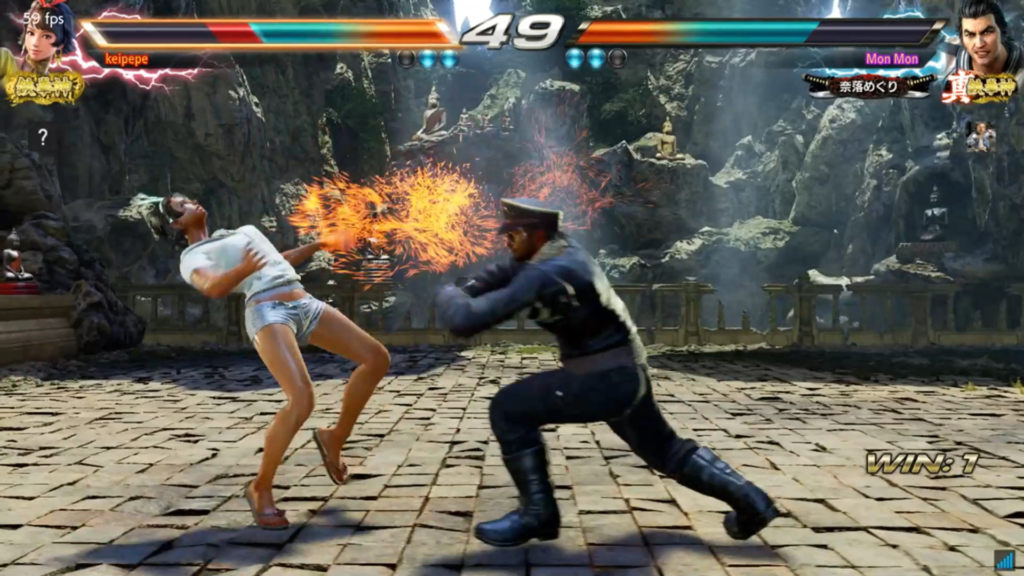Click the small avatar below player two's rank
This screenshot has height=576, width=1024.
(980, 137)
